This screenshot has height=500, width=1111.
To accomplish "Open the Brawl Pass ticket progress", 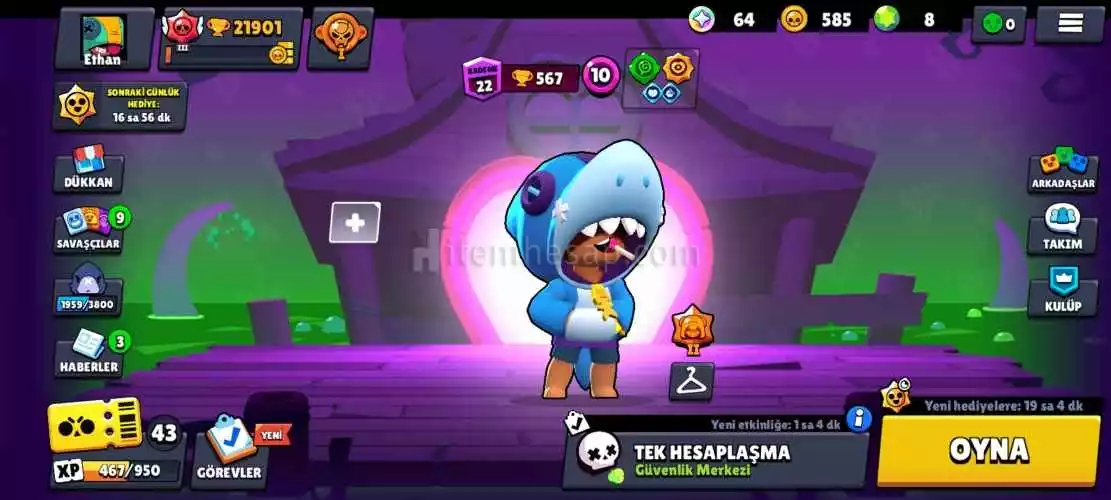I will 95,425.
